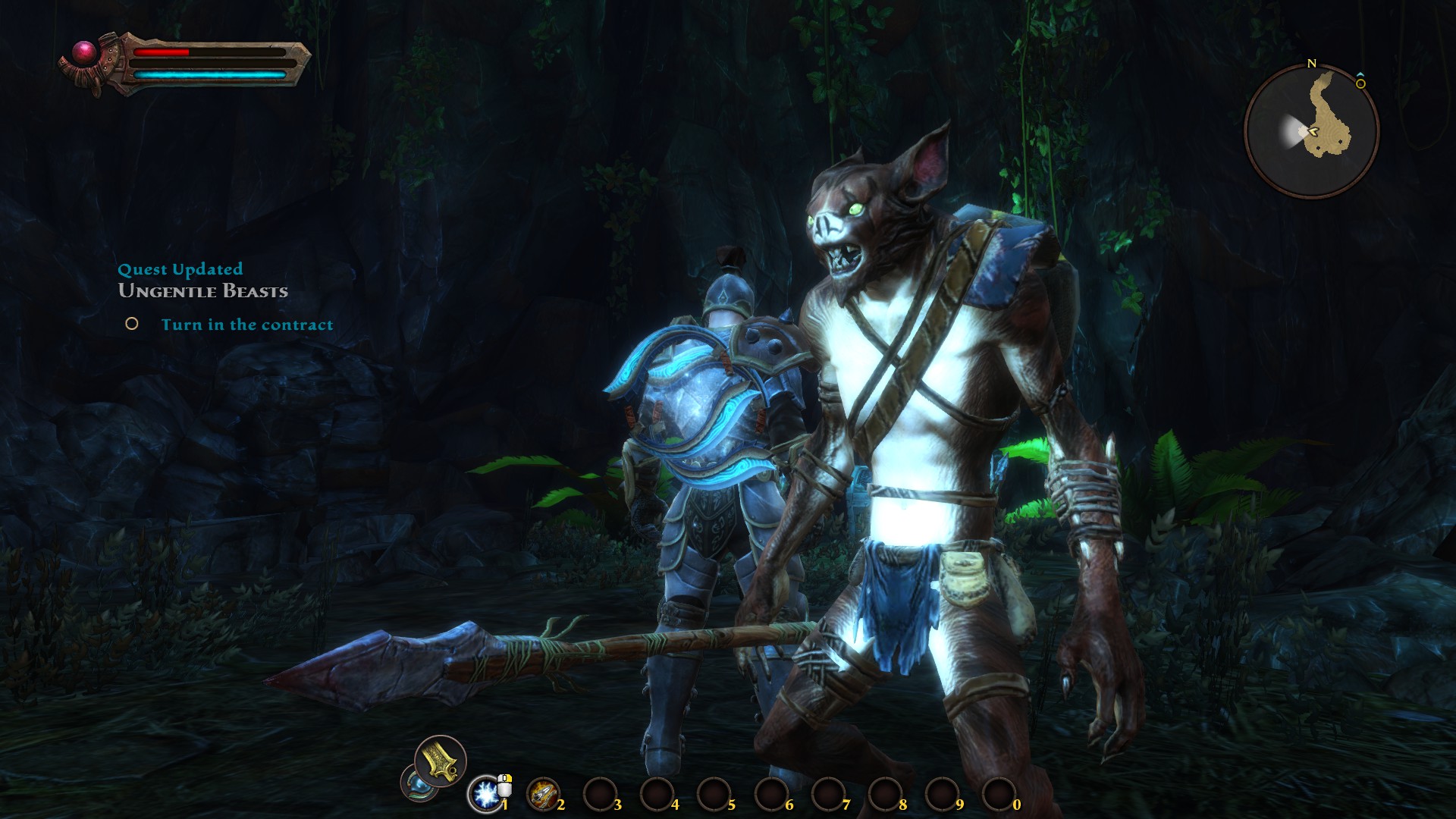
Task: Activate the harpoon ability in slot 2
Action: tap(541, 794)
